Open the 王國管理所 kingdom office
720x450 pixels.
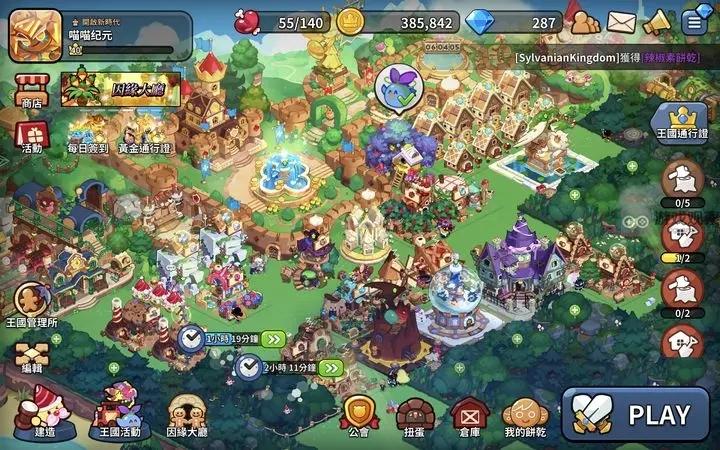31,305
